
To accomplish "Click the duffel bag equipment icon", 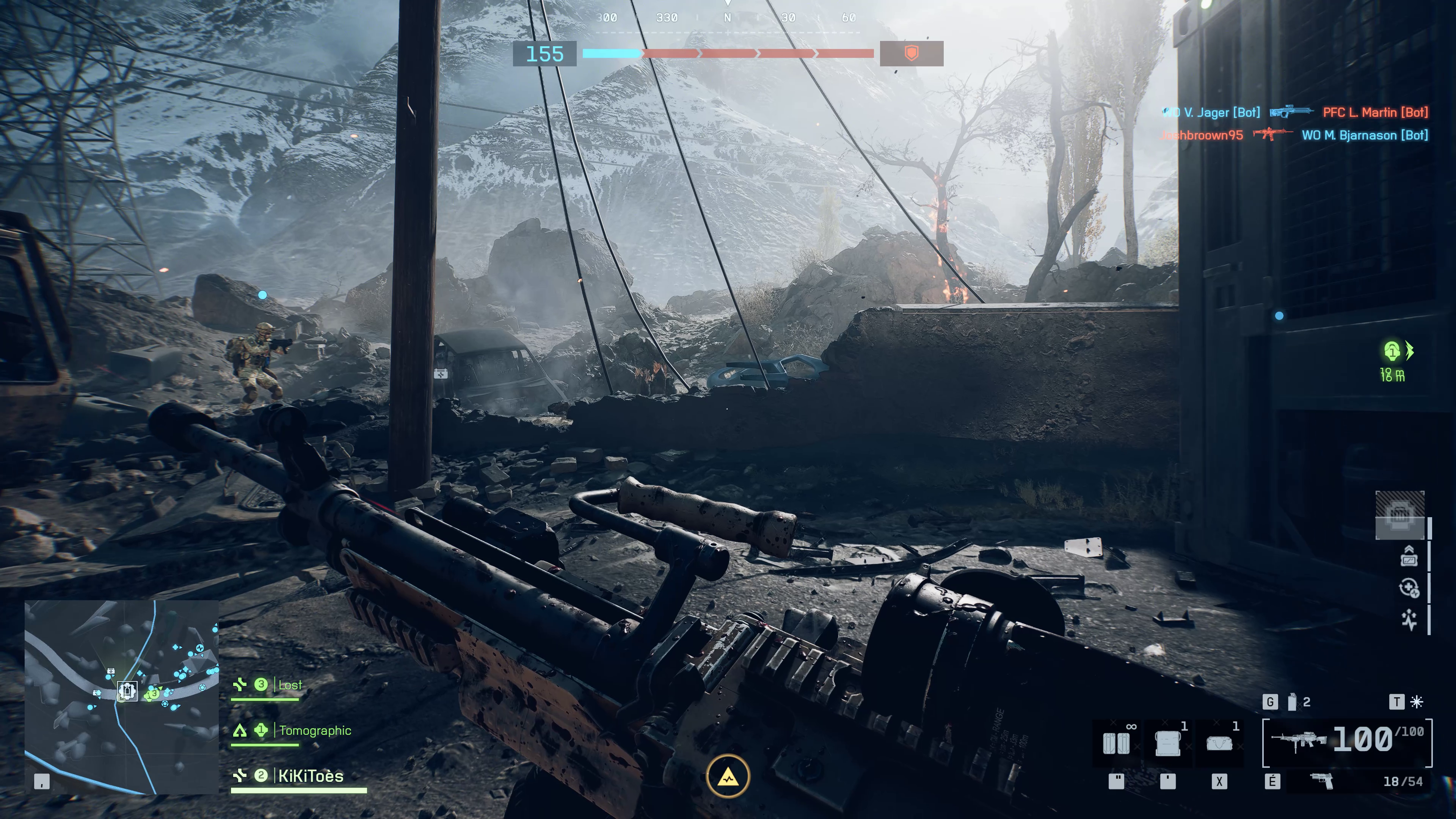I will [1219, 744].
